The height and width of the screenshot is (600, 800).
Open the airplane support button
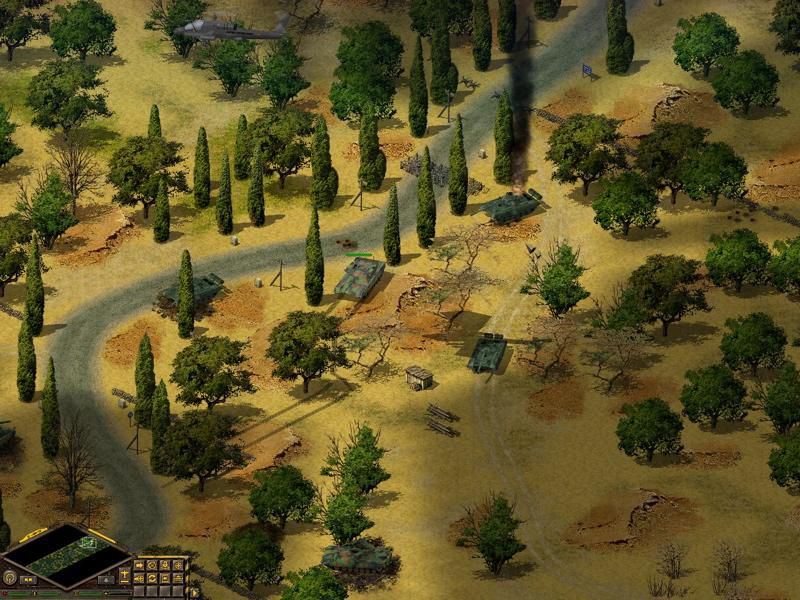[124, 574]
